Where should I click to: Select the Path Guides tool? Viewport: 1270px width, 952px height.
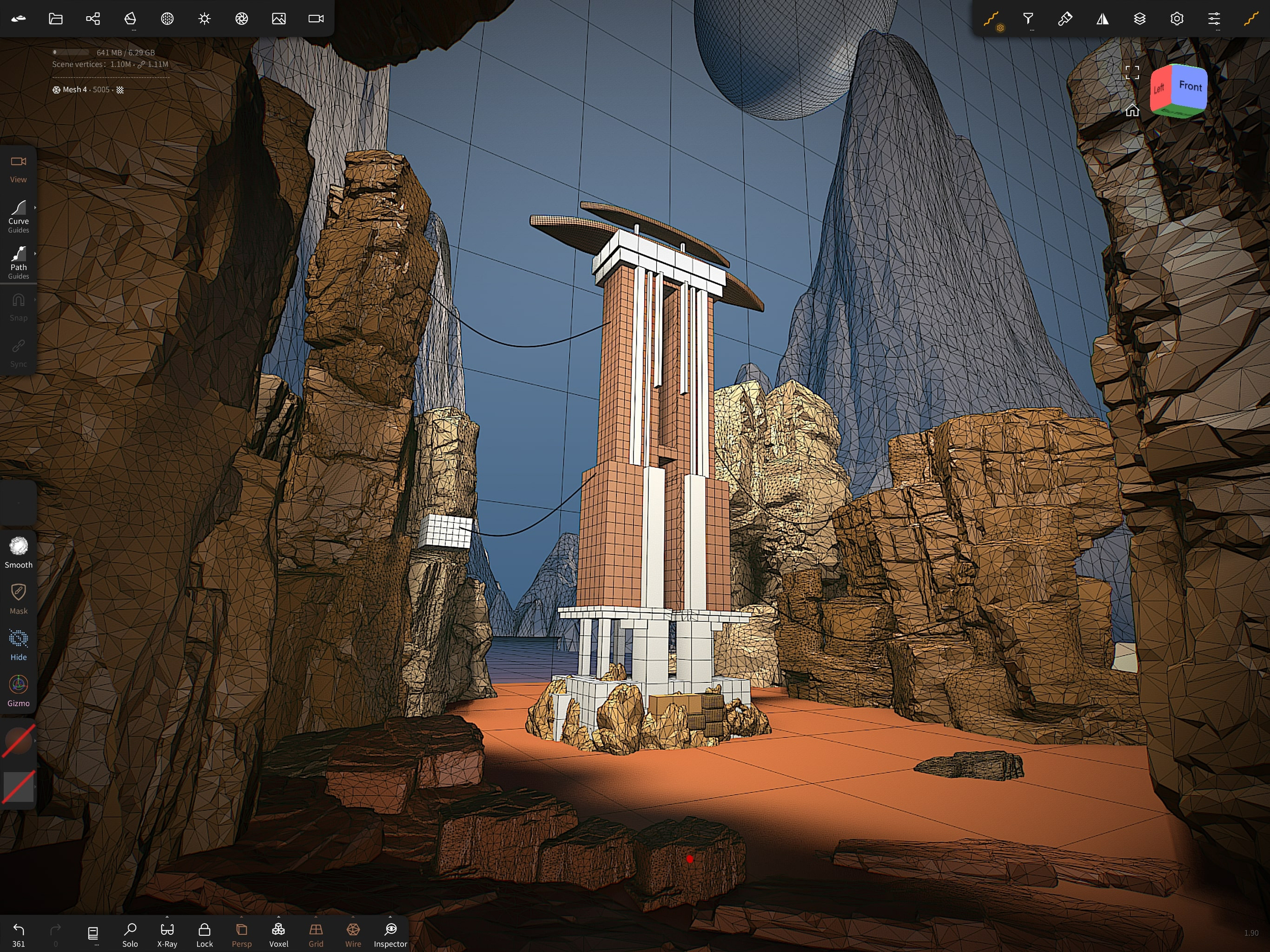[x=18, y=261]
